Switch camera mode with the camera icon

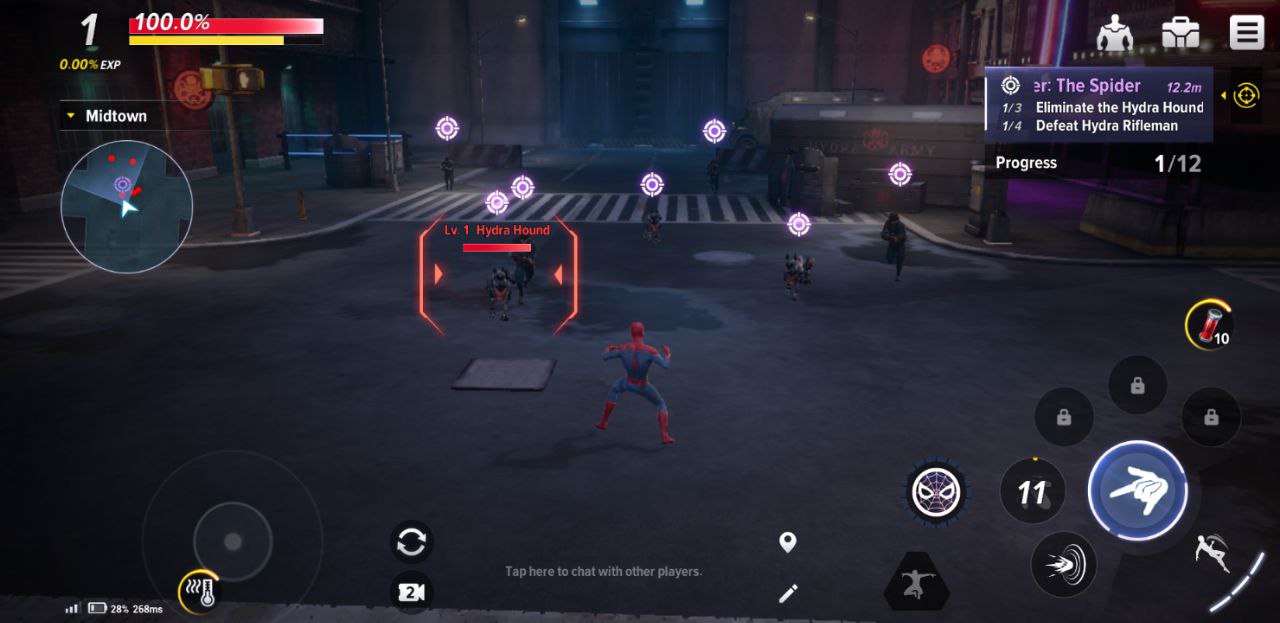[x=411, y=592]
